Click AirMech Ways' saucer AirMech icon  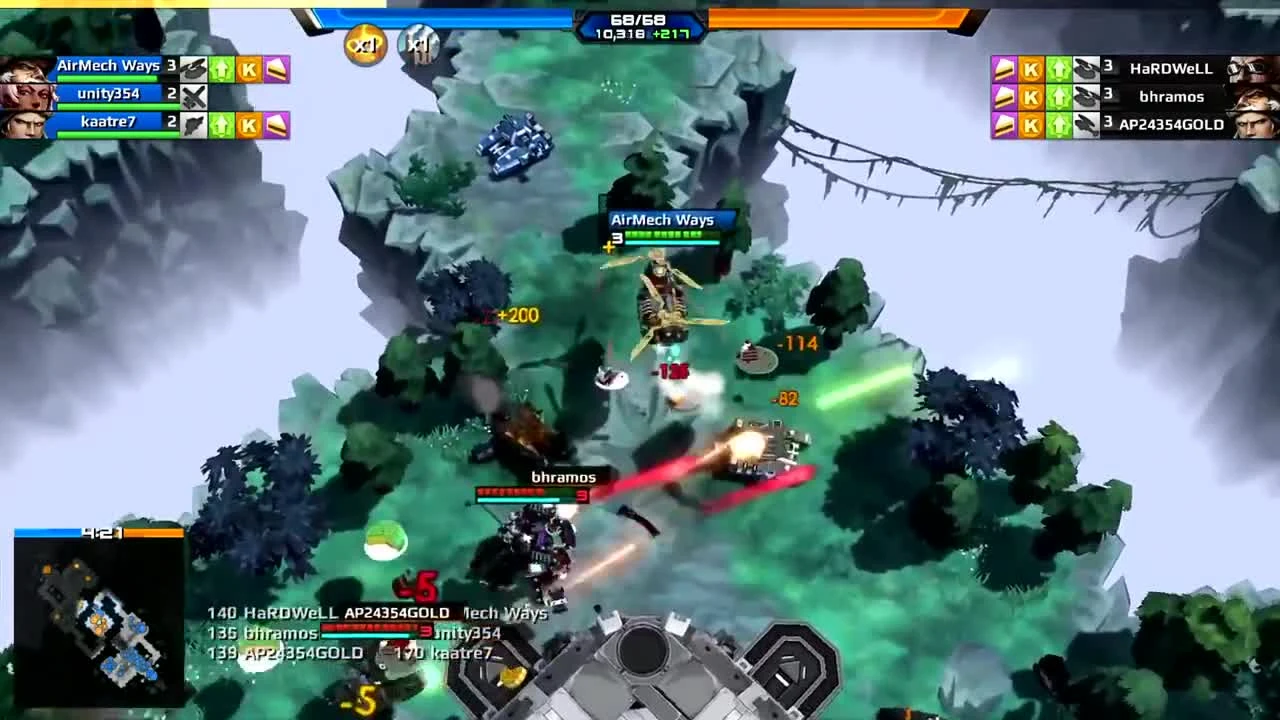pyautogui.click(x=193, y=68)
